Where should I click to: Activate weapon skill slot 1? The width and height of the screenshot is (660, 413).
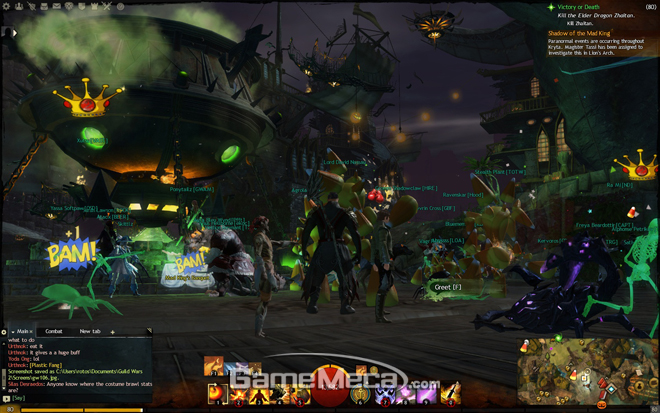(215, 394)
